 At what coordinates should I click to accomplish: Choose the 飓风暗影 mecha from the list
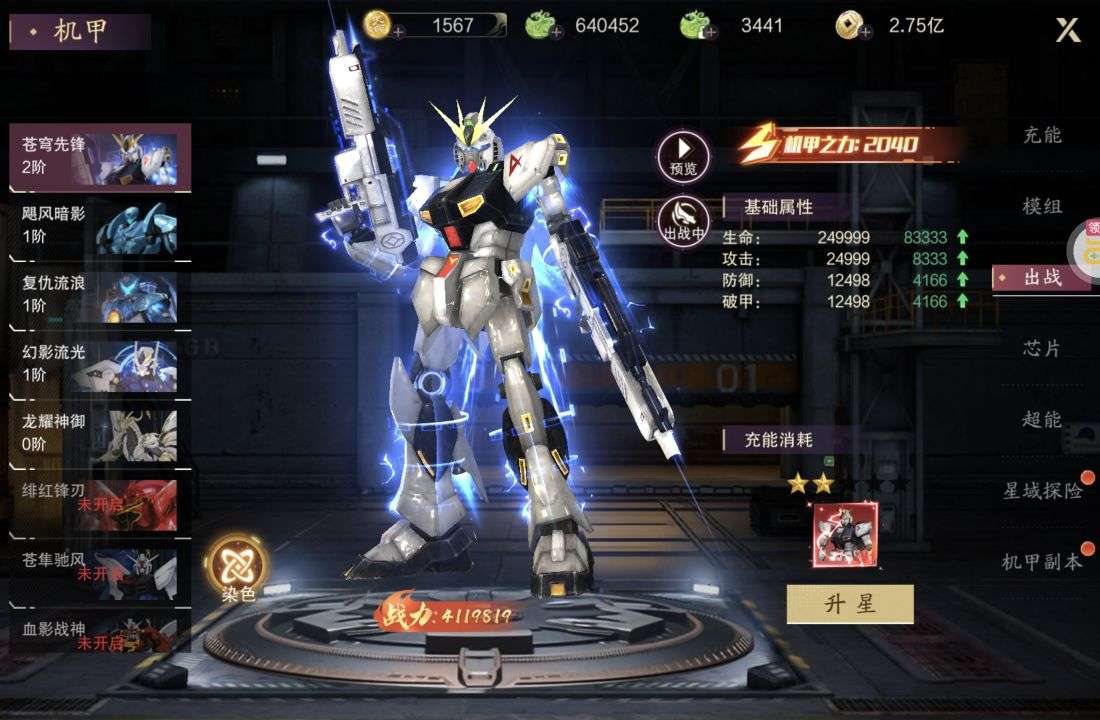coord(99,226)
